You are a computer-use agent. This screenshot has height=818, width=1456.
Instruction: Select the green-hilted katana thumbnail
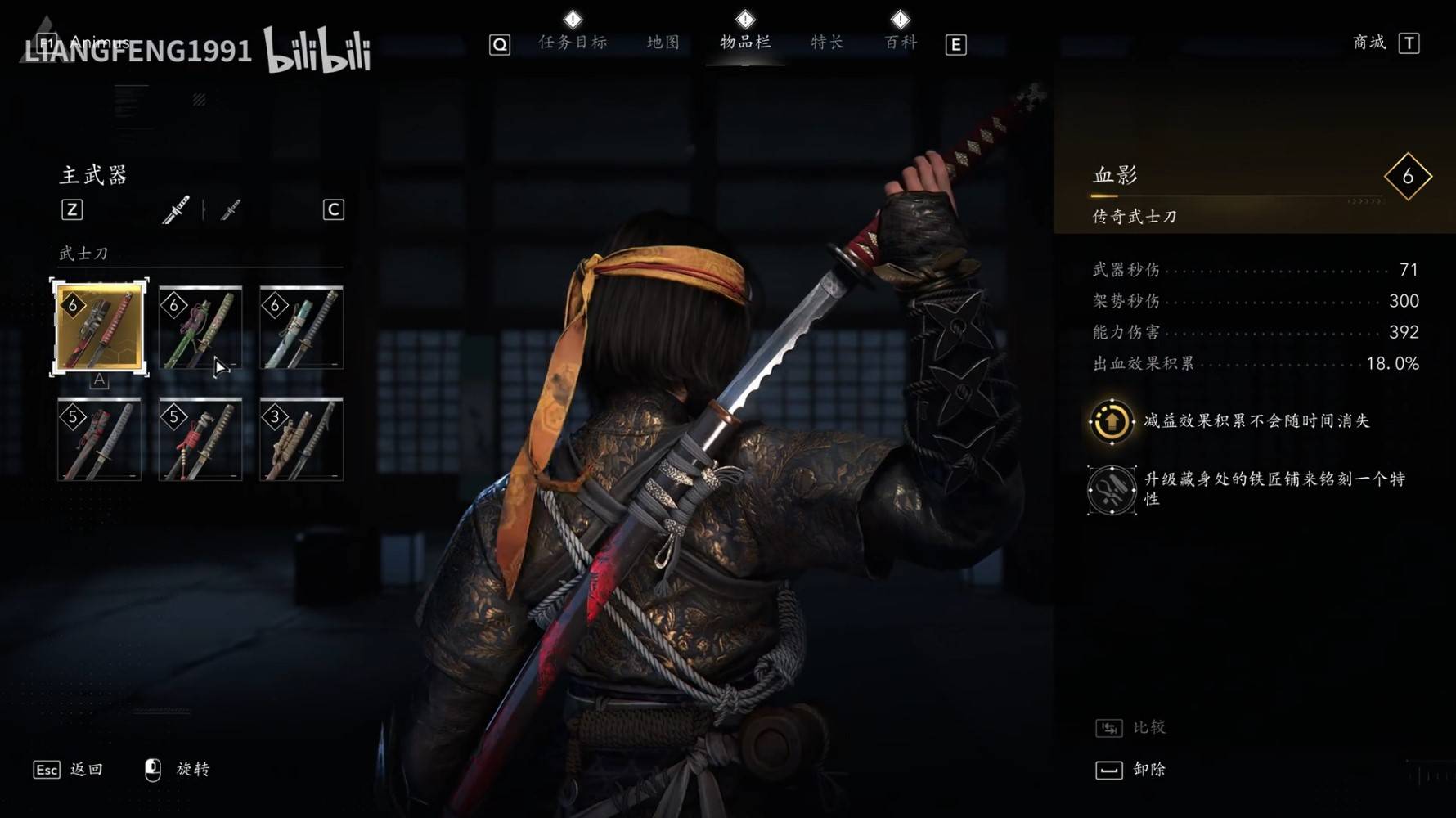[x=200, y=328]
